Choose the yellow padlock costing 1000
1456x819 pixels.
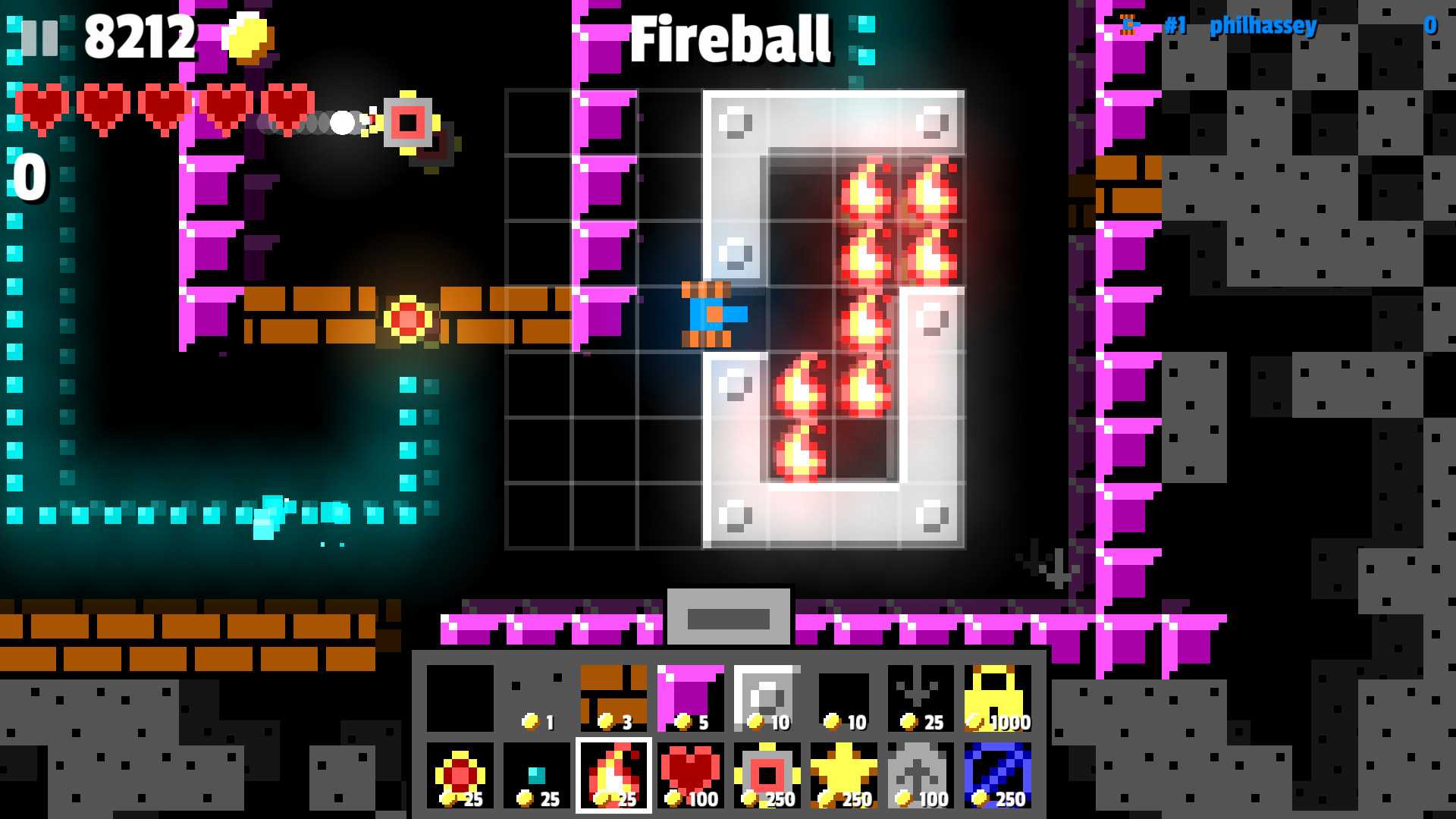(x=997, y=698)
